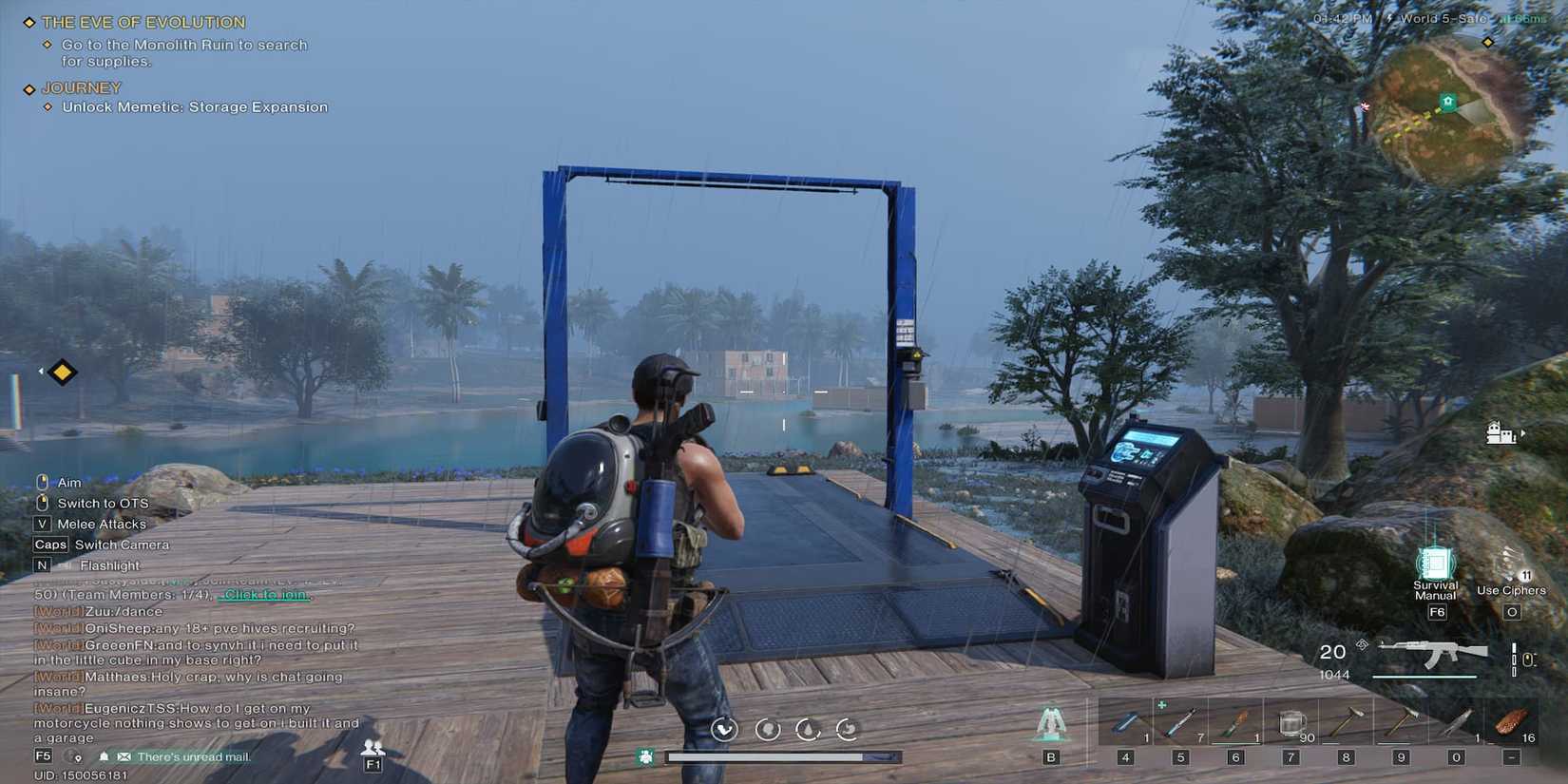The height and width of the screenshot is (784, 1568).
Task: Click the hydration droplet status icon
Action: [807, 731]
